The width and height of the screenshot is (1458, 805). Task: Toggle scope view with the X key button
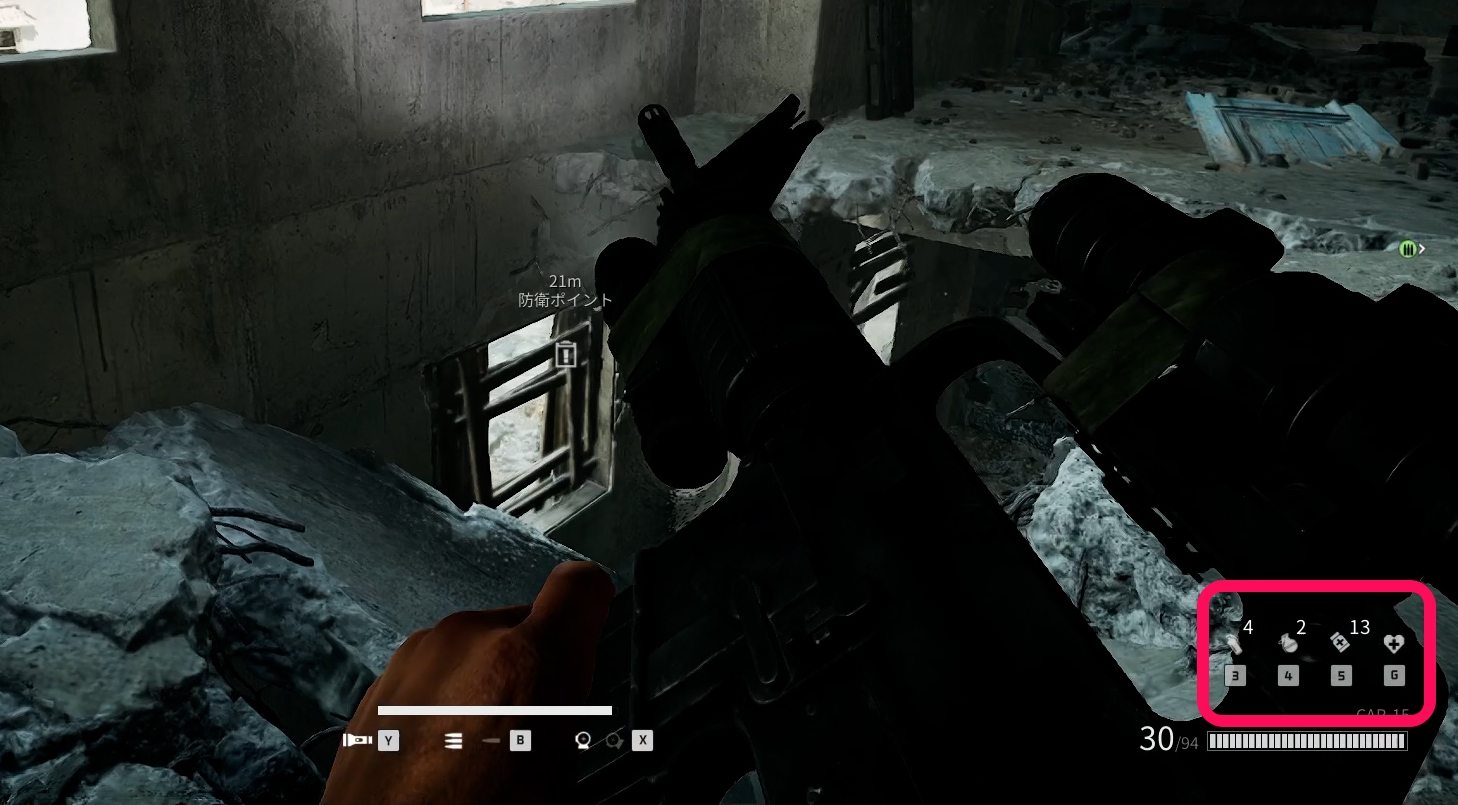(643, 740)
